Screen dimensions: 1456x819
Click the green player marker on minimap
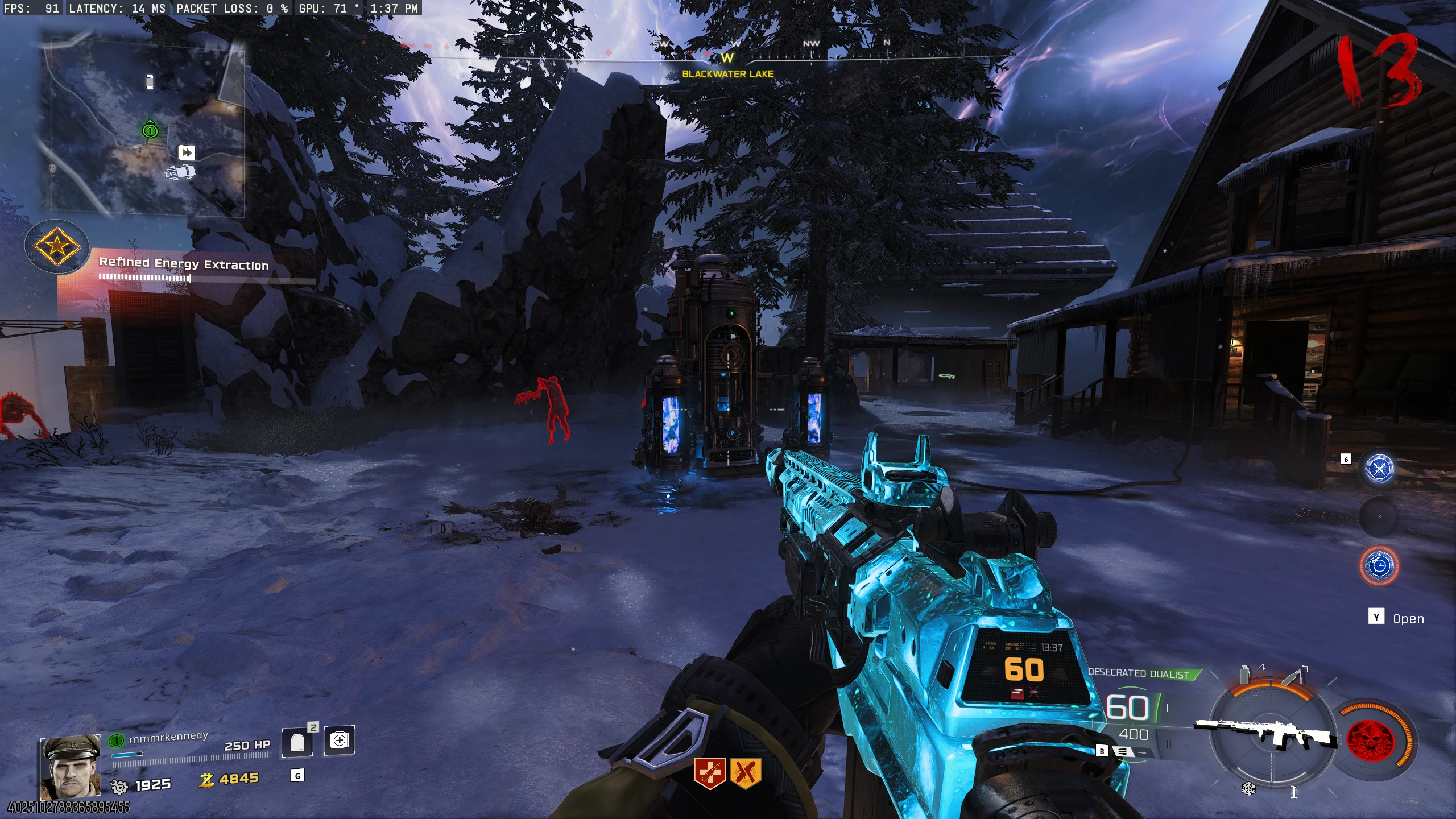click(150, 130)
